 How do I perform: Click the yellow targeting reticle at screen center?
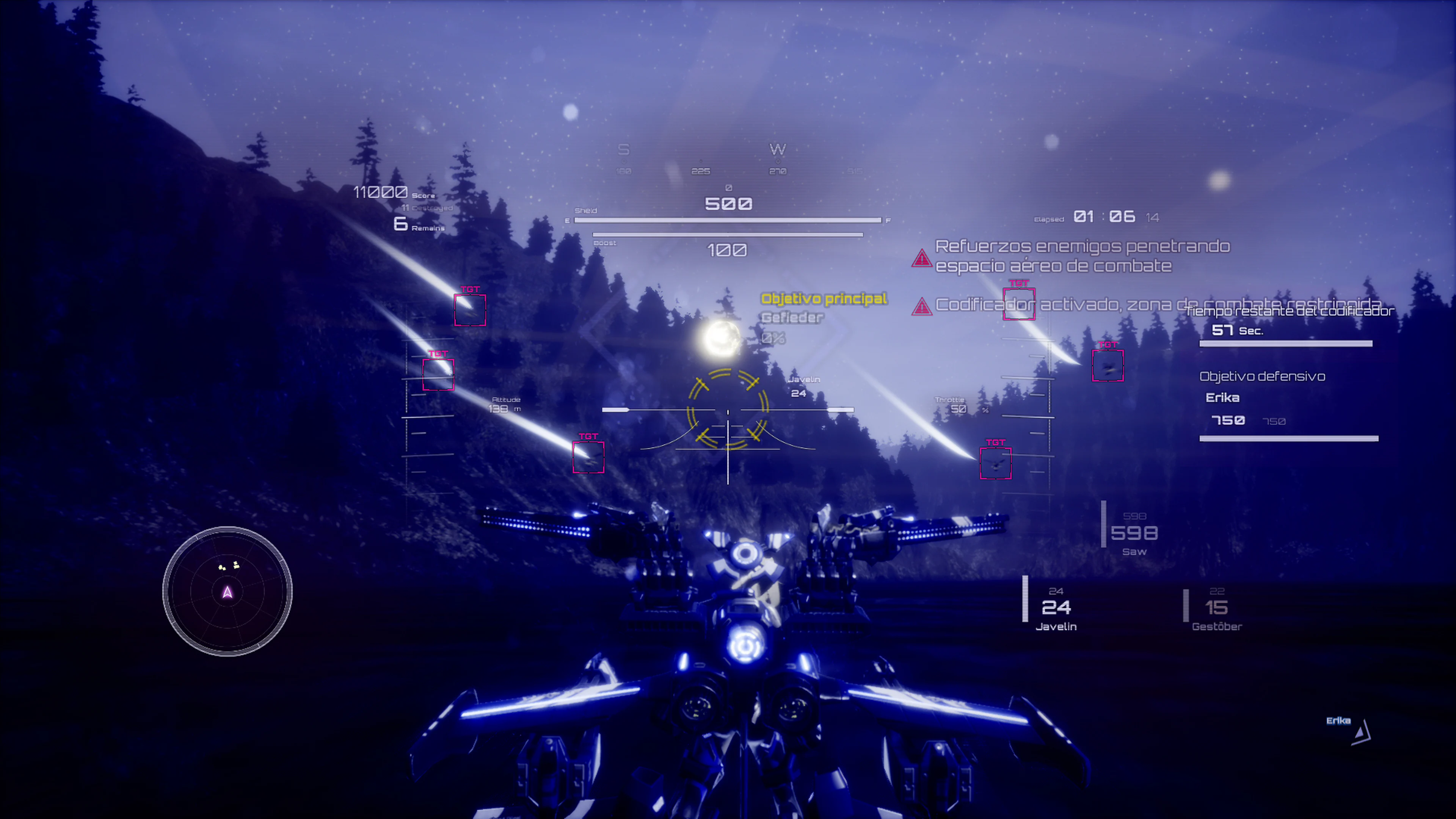point(728,411)
